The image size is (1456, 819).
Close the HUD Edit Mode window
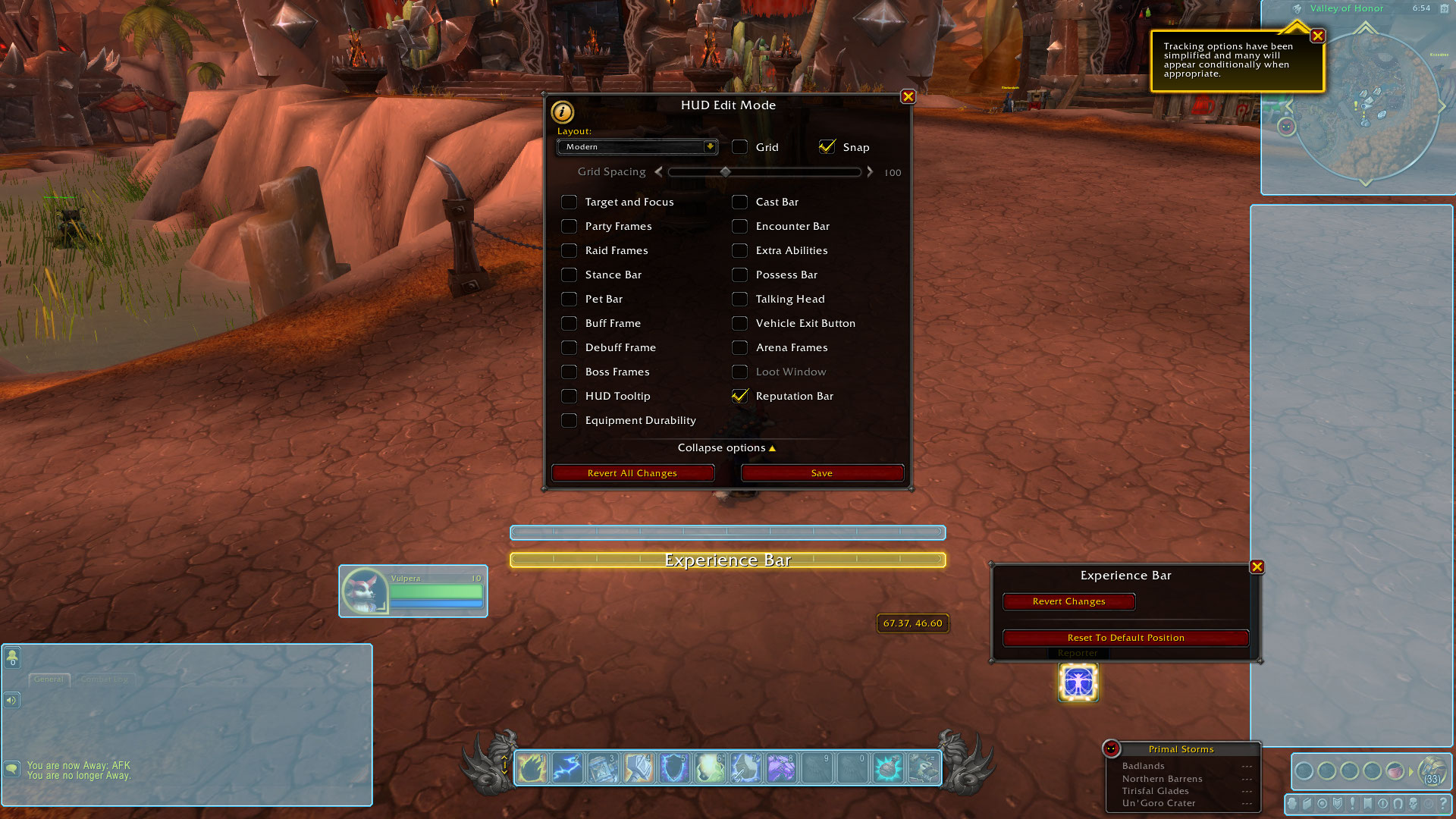coord(908,97)
